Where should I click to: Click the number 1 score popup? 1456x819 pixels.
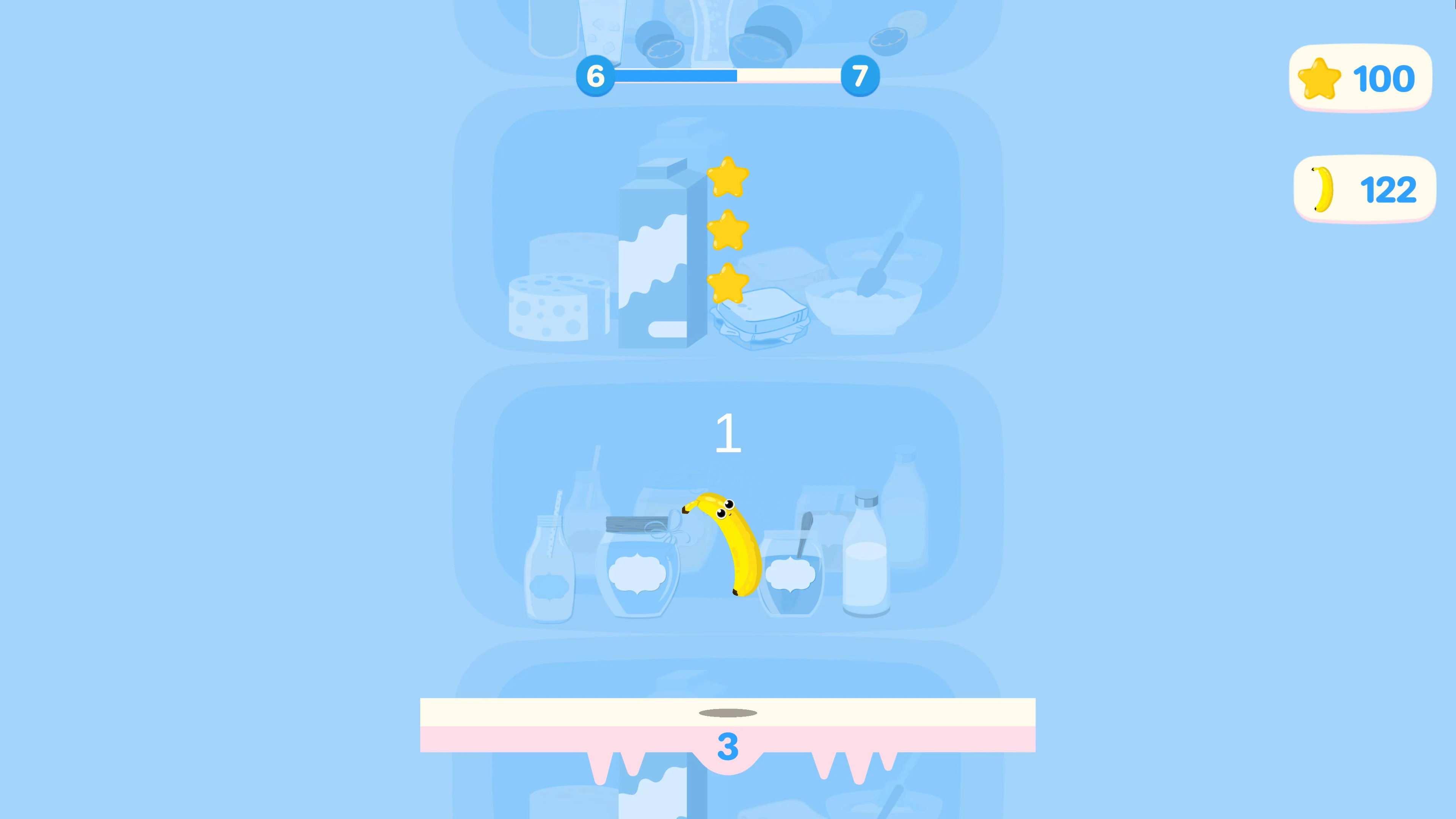point(728,433)
